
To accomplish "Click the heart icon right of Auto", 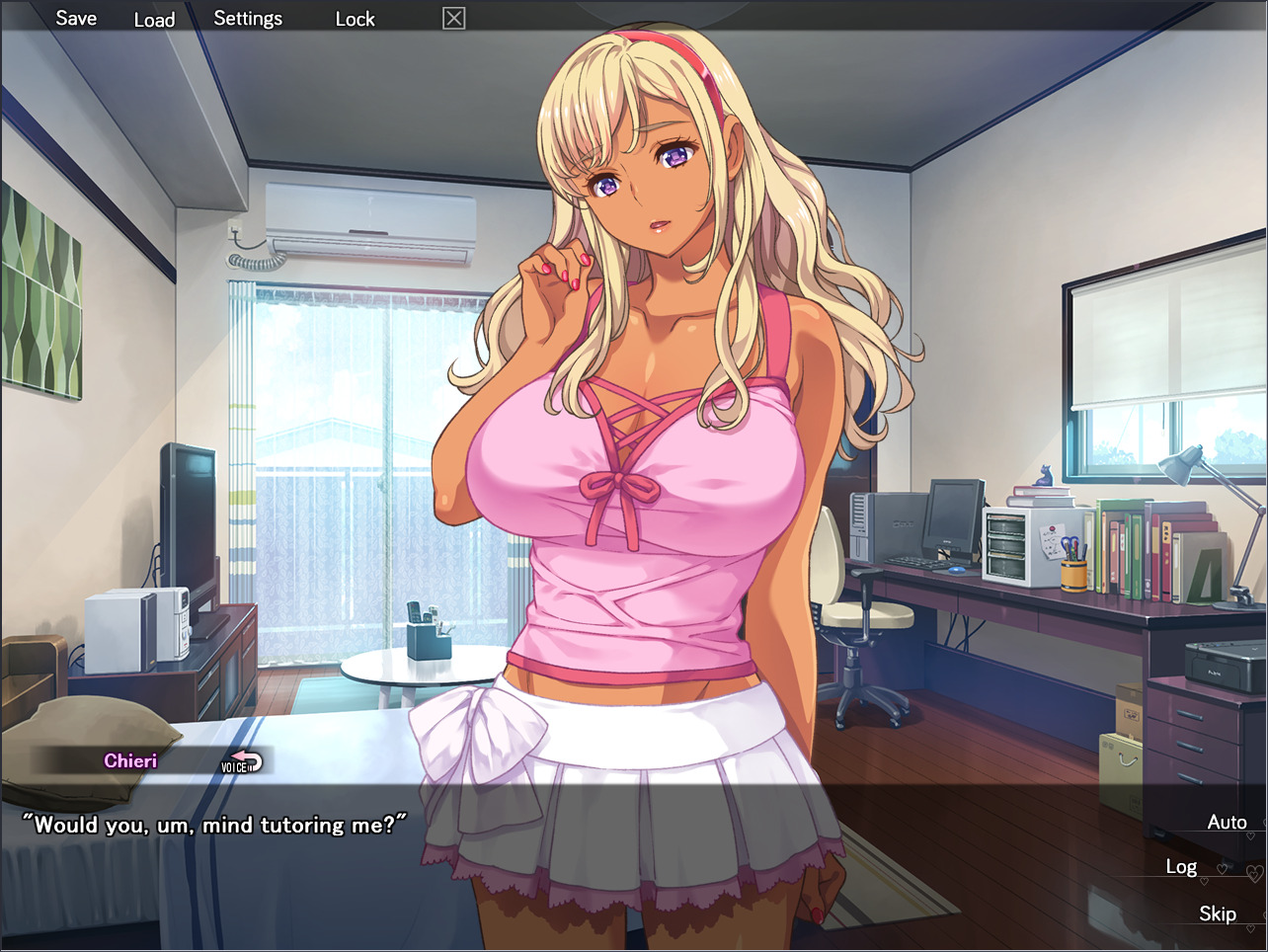I will click(x=1264, y=821).
